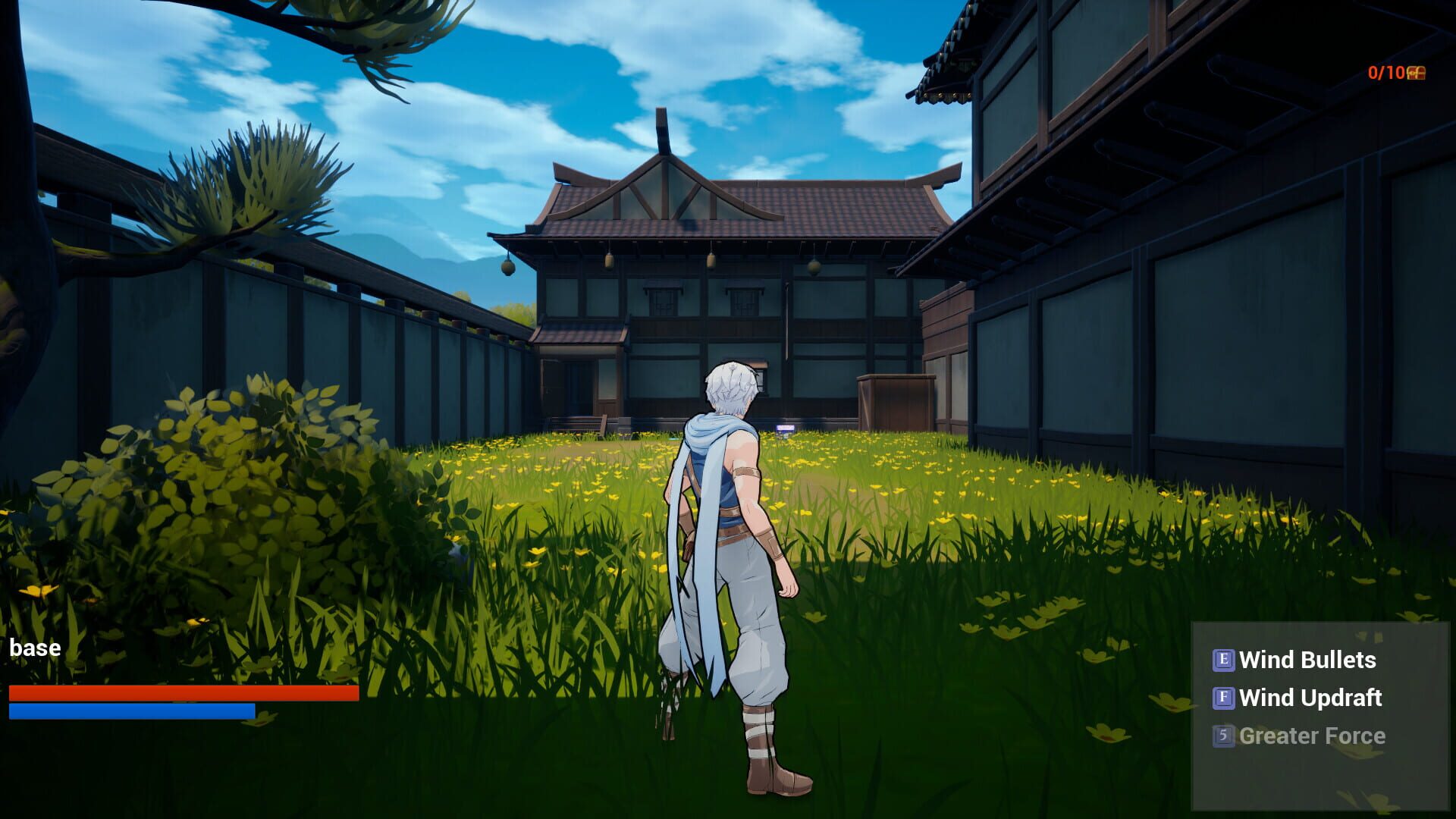
Task: Click the 5 key icon beside Greater Force
Action: pos(1223,736)
